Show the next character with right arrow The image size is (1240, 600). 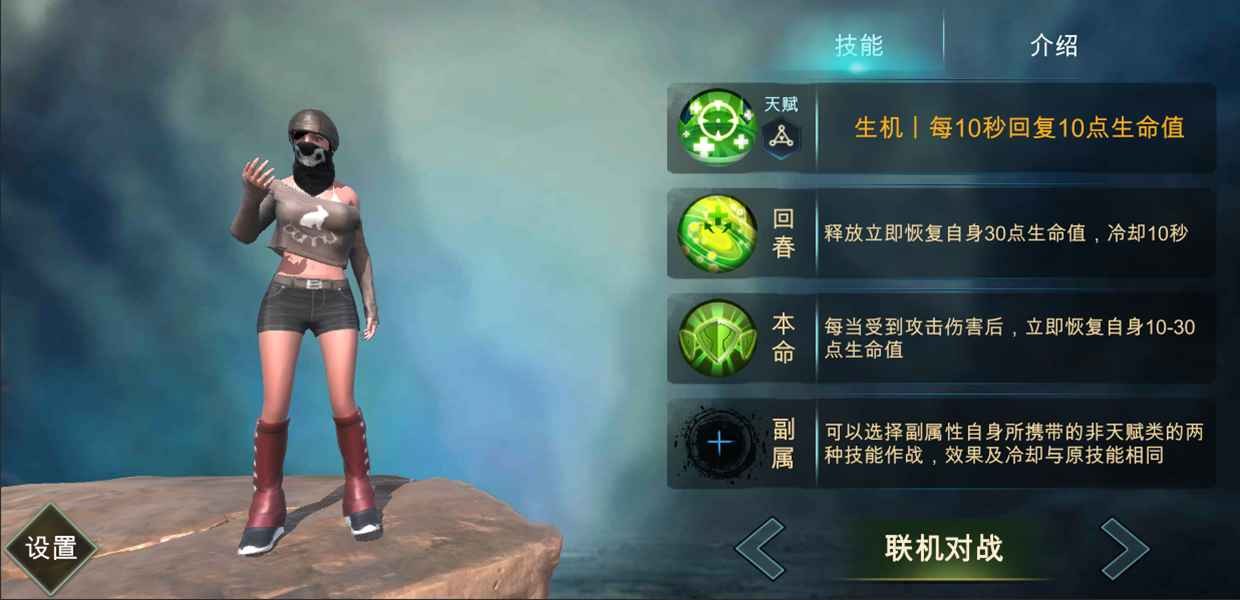point(1125,548)
